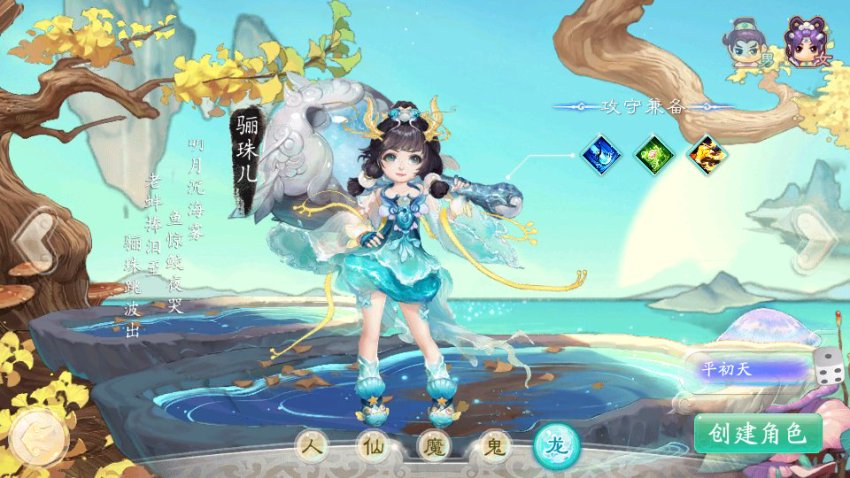The height and width of the screenshot is (478, 850).
Task: Edit the character name field 平初天
Action: click(x=749, y=369)
